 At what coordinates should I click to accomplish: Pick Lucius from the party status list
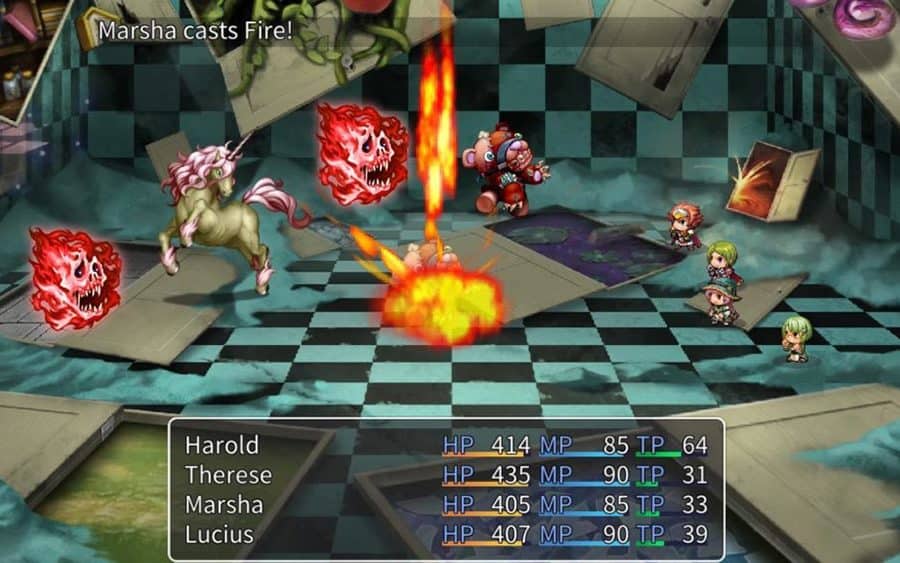(x=220, y=535)
